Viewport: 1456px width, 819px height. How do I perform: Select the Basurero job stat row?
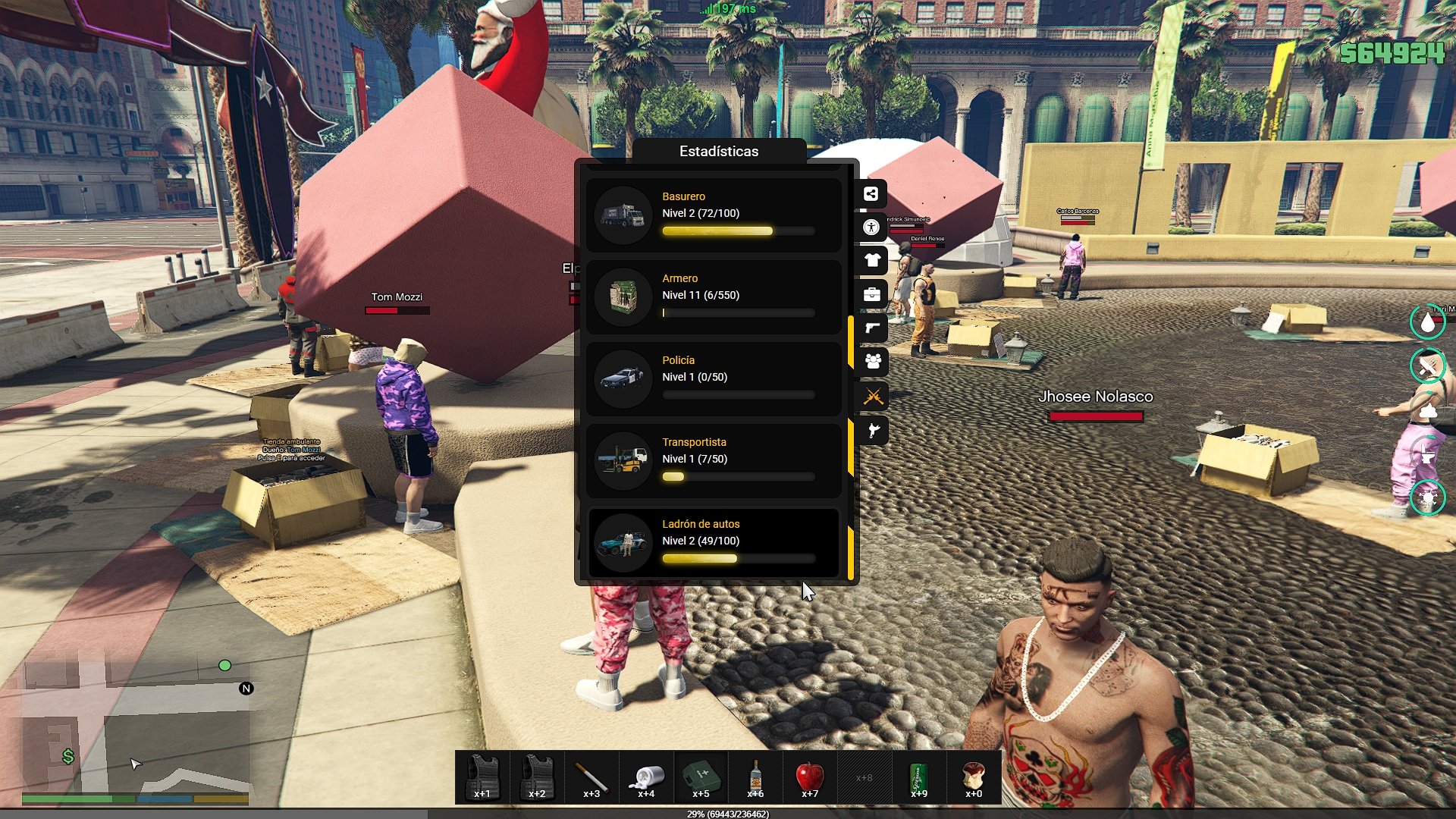(x=713, y=215)
